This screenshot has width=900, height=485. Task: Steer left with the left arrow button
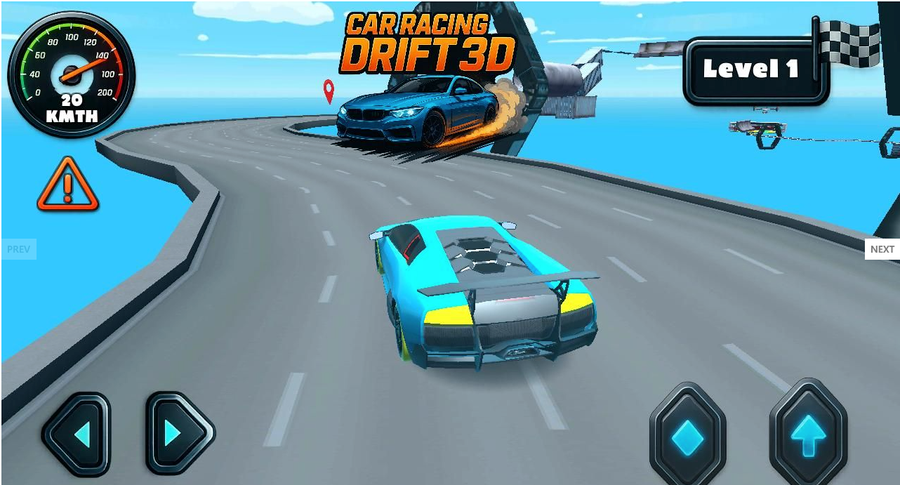[x=76, y=433]
